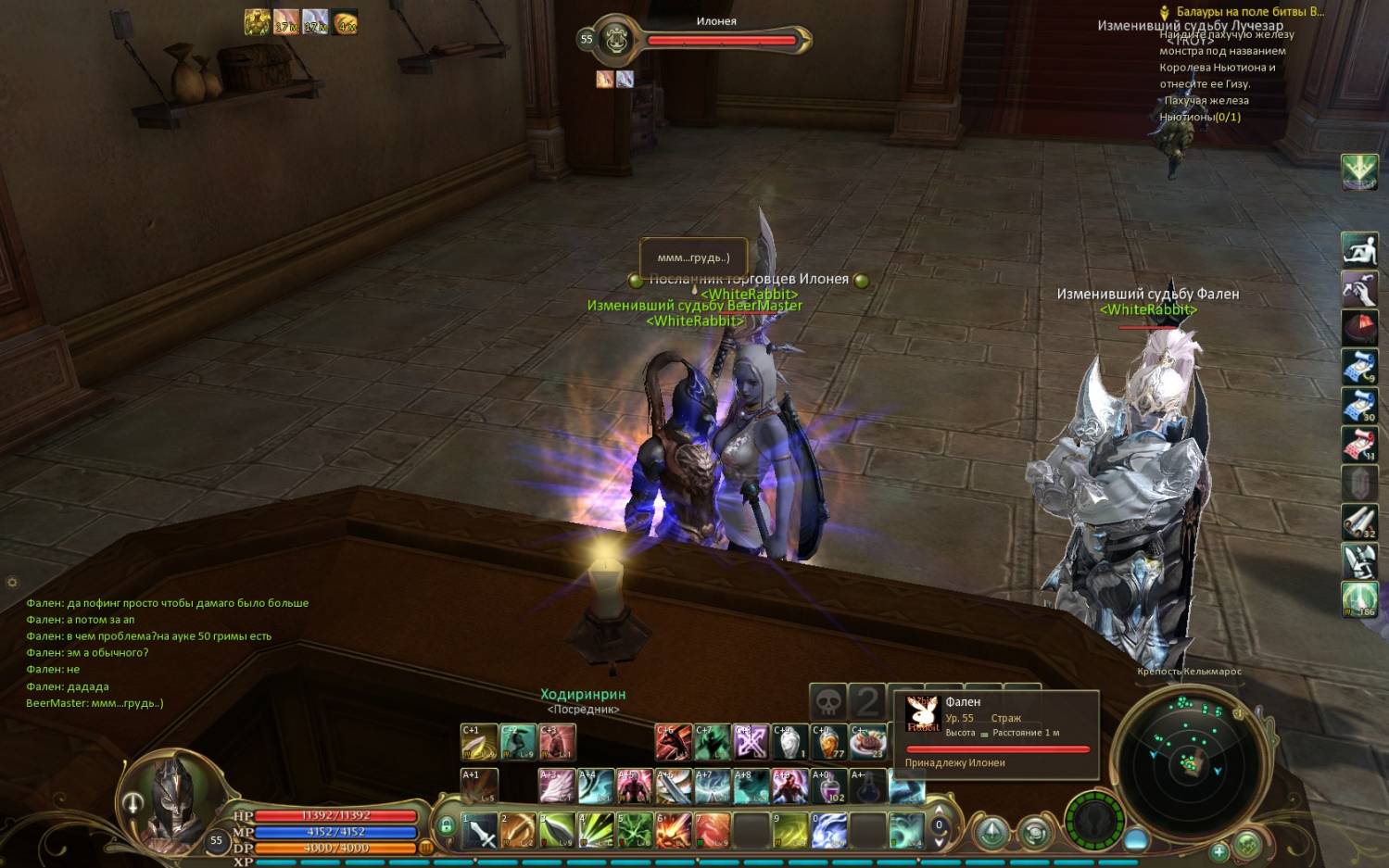1389x868 pixels.
Task: Toggle the hotbar lock button
Action: pos(446,824)
